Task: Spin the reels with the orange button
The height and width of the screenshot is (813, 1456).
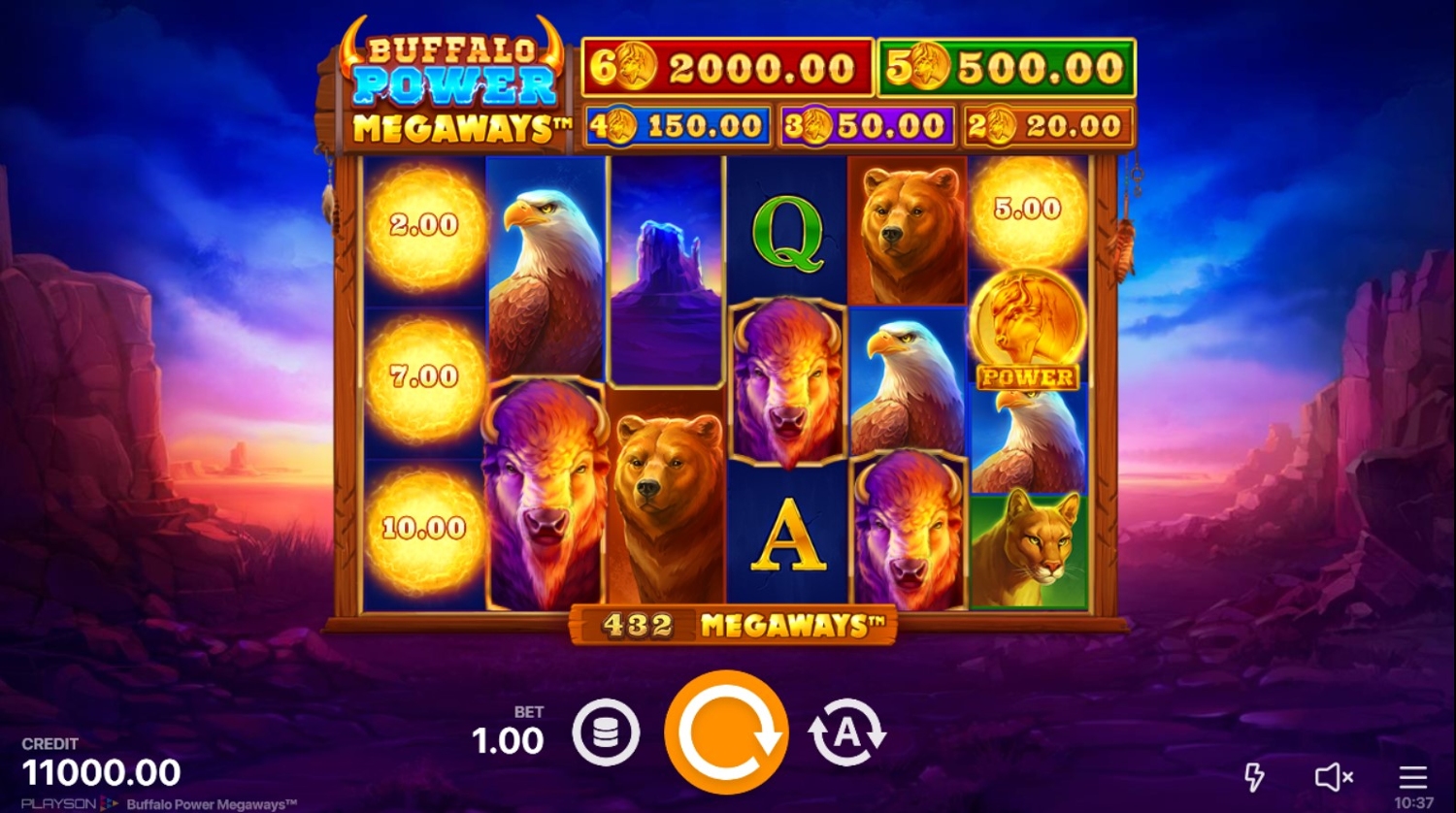Action: tap(726, 732)
